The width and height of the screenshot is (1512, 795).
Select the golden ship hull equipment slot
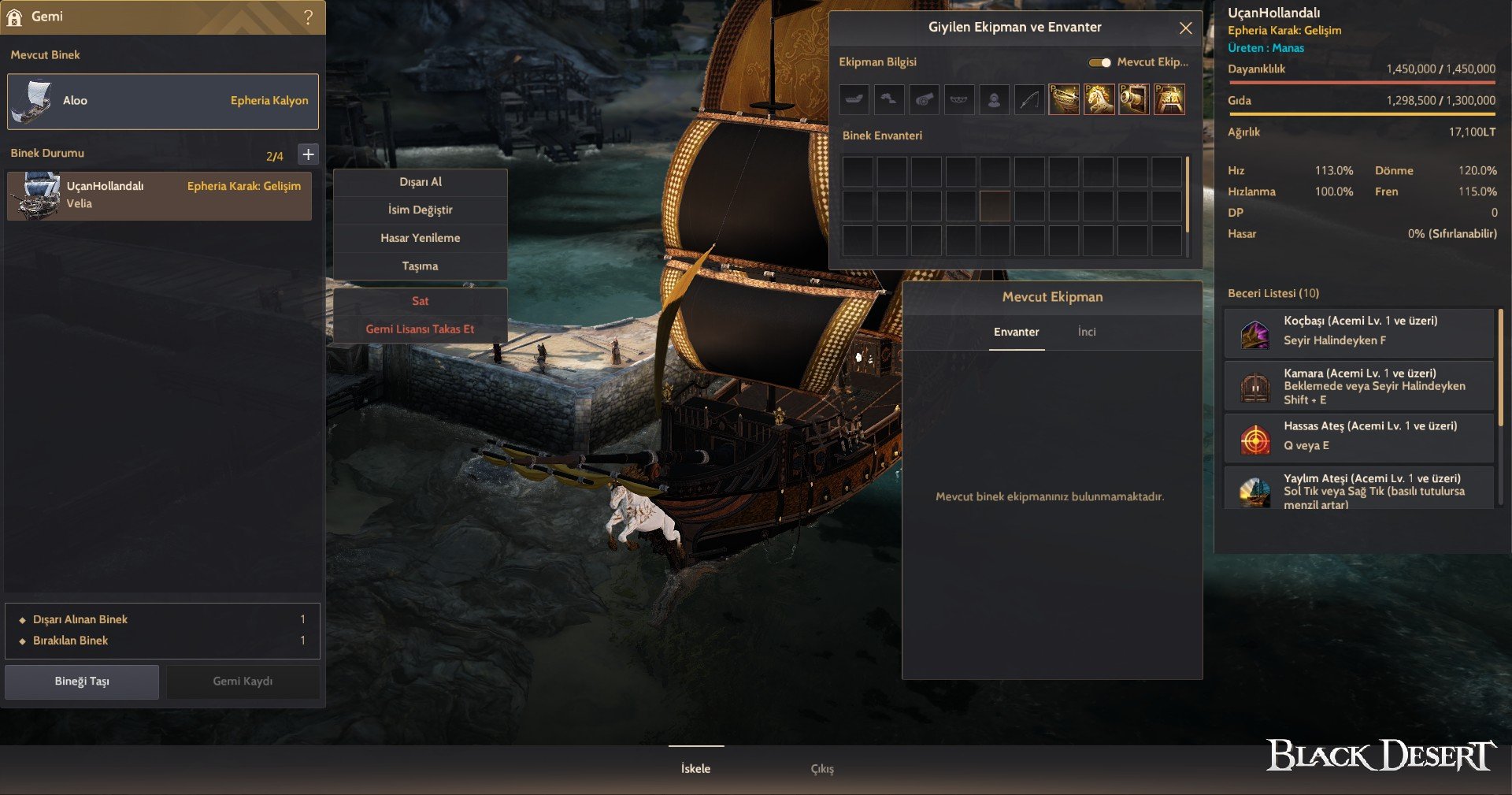coord(1064,100)
